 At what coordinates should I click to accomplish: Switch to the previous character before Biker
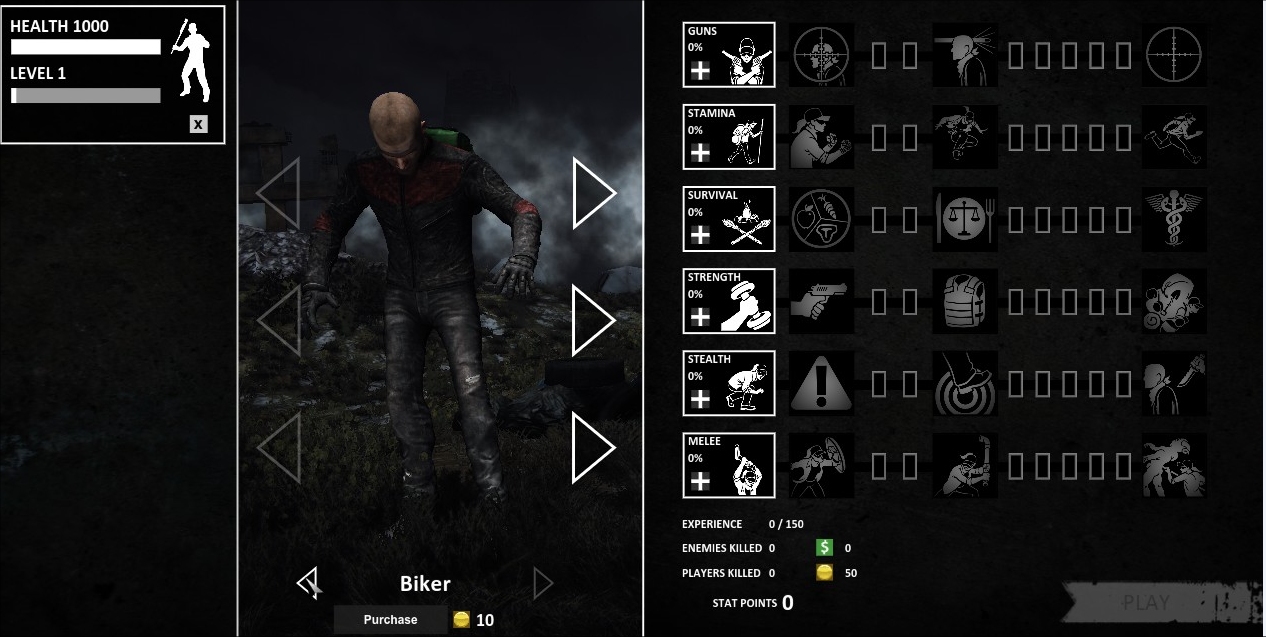coord(309,582)
